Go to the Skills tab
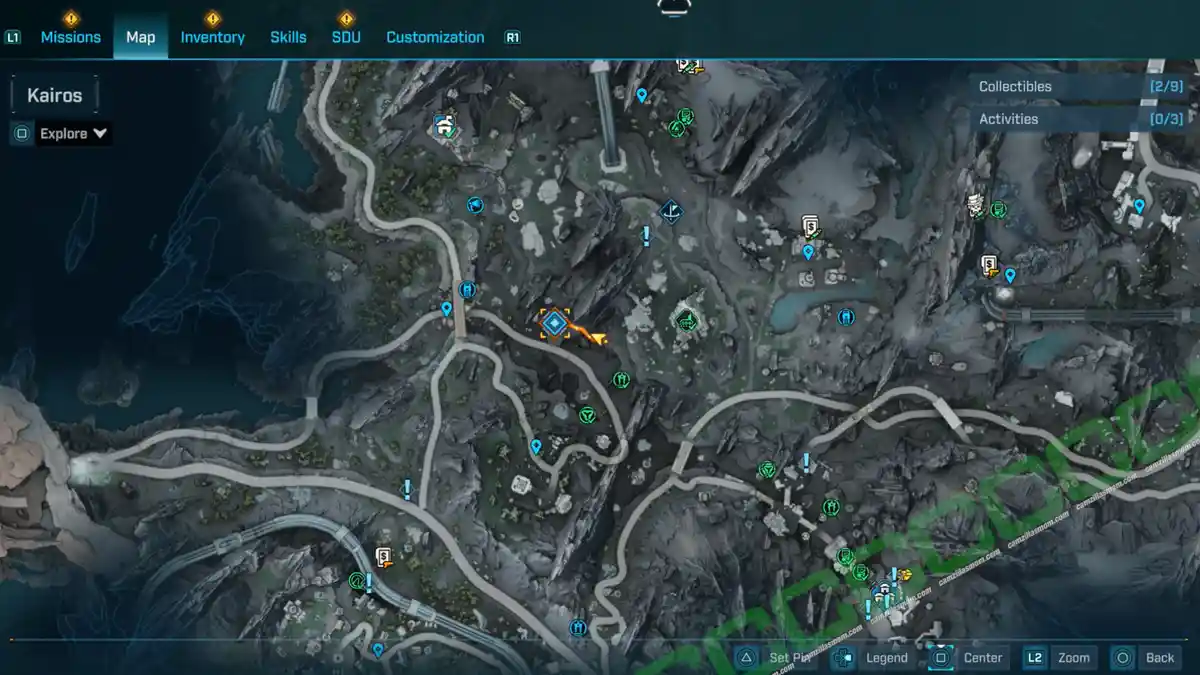The width and height of the screenshot is (1200, 675). 288,37
